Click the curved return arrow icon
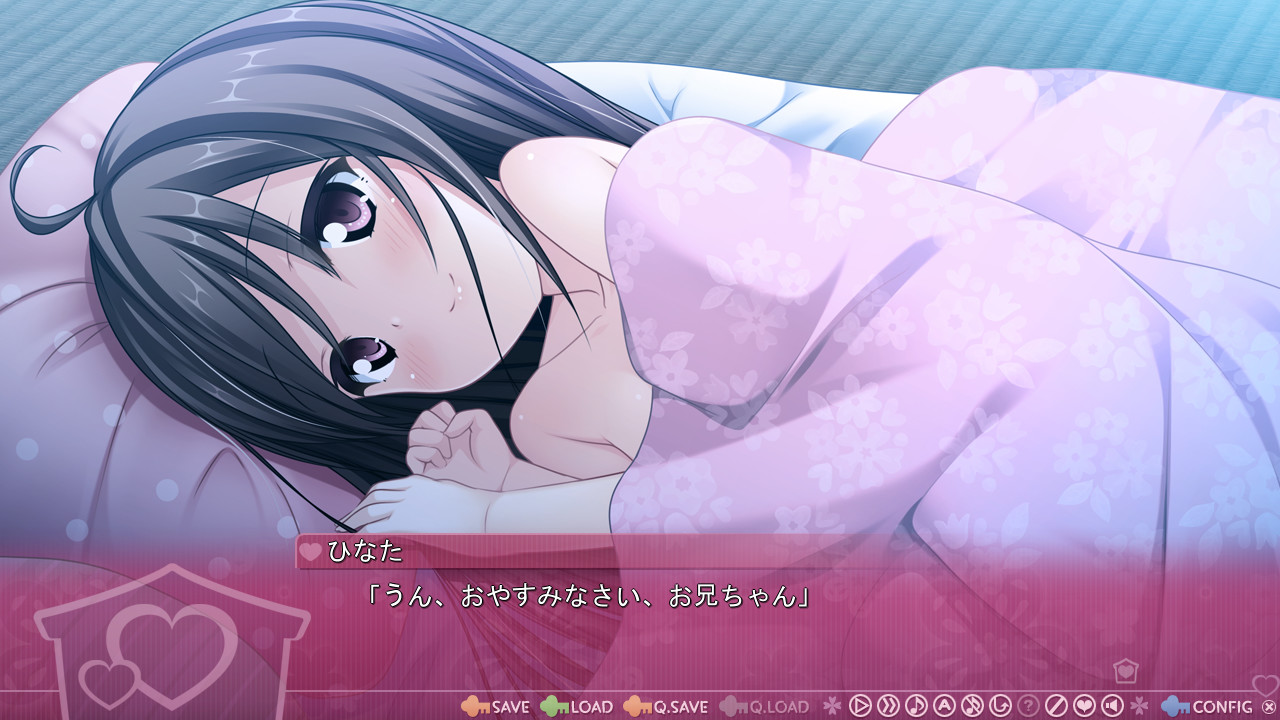The image size is (1280, 720). coord(999,706)
